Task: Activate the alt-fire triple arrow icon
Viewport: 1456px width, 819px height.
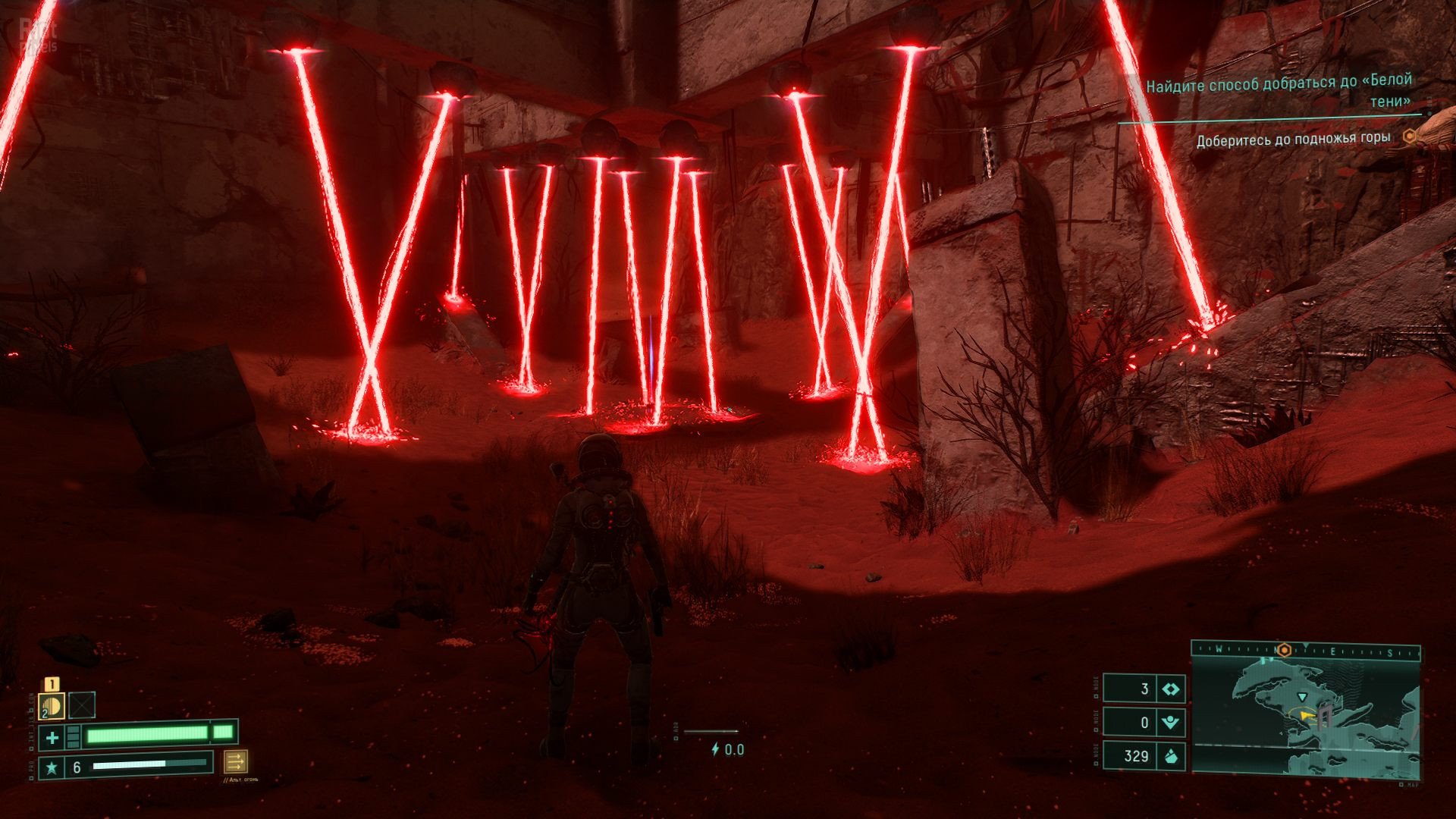Action: (x=235, y=761)
